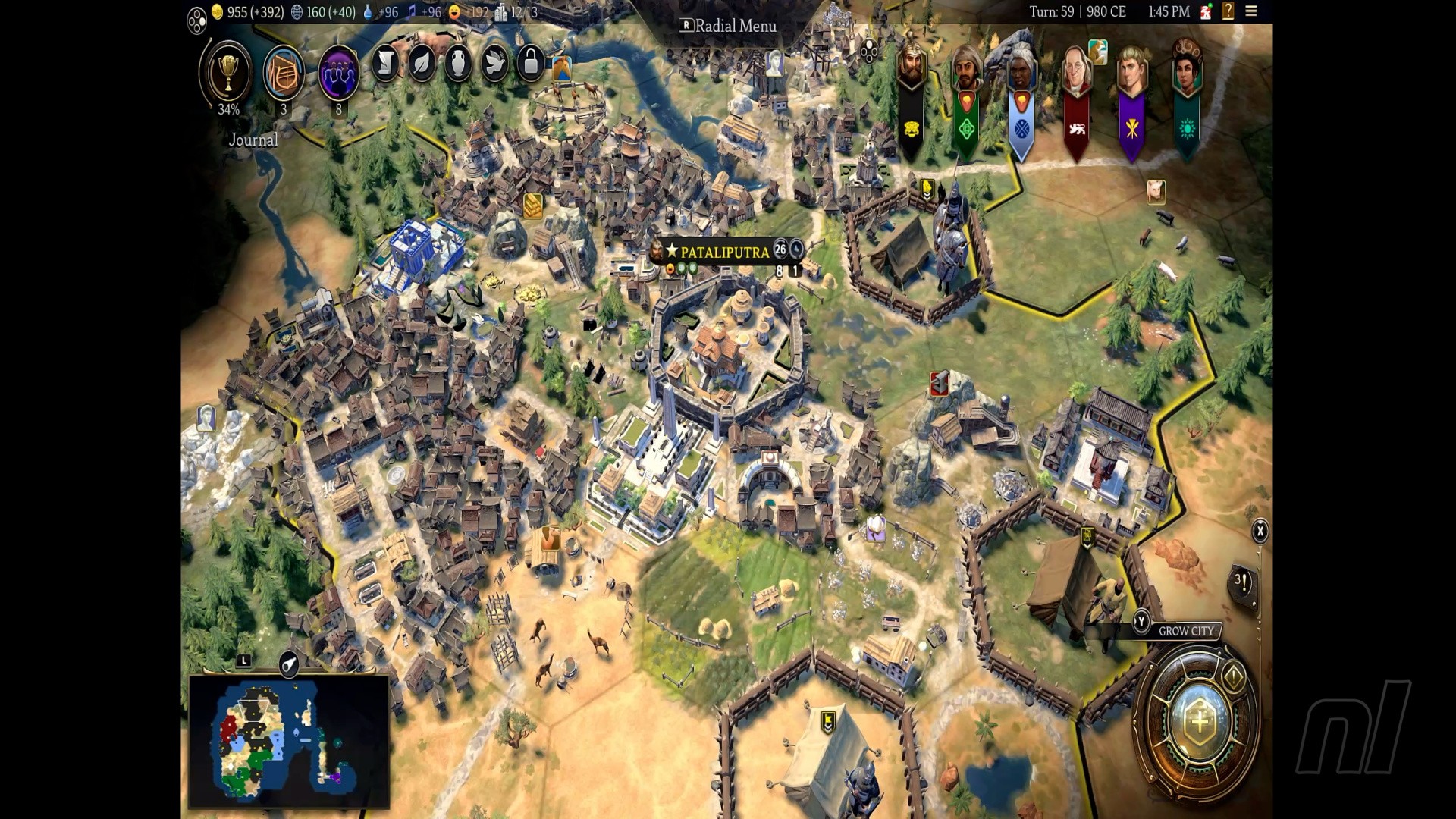
Task: Click the padlock unlocks button
Action: pyautogui.click(x=531, y=64)
